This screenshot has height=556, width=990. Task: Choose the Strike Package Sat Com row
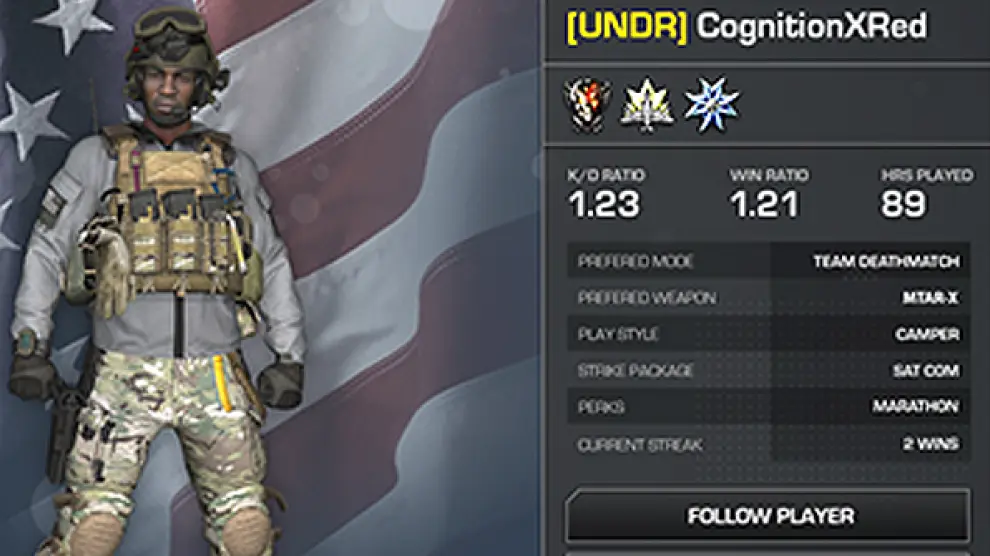point(768,371)
